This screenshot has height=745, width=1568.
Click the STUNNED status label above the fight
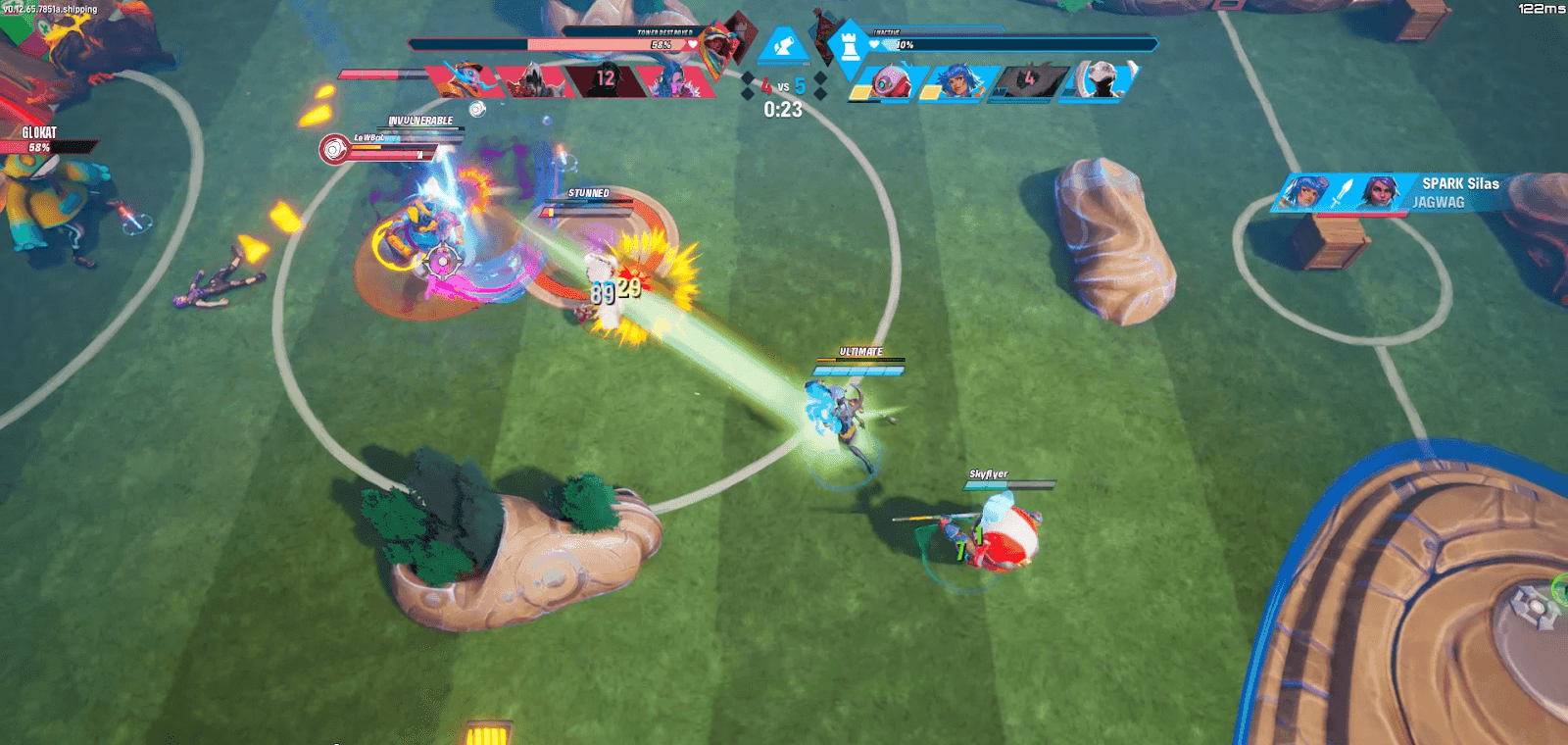[590, 194]
